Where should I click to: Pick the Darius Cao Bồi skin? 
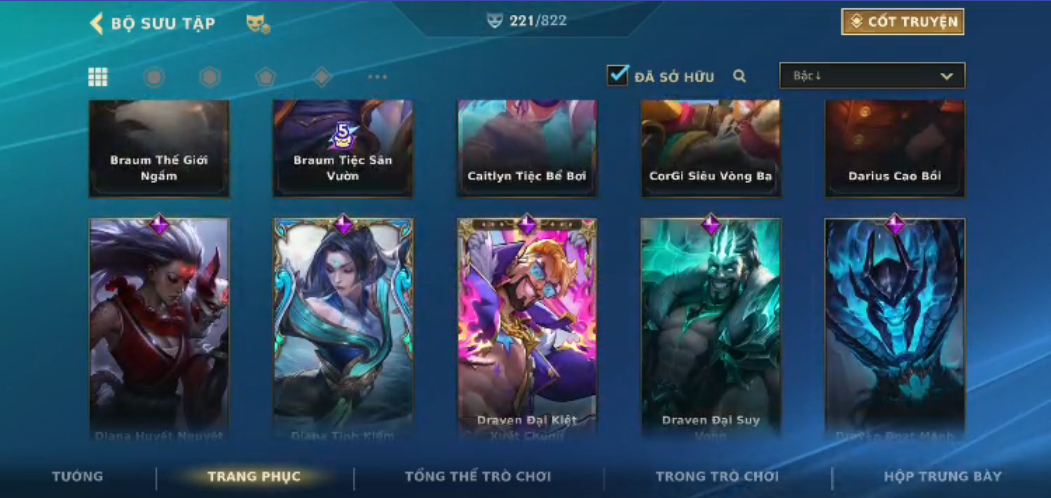(x=895, y=148)
